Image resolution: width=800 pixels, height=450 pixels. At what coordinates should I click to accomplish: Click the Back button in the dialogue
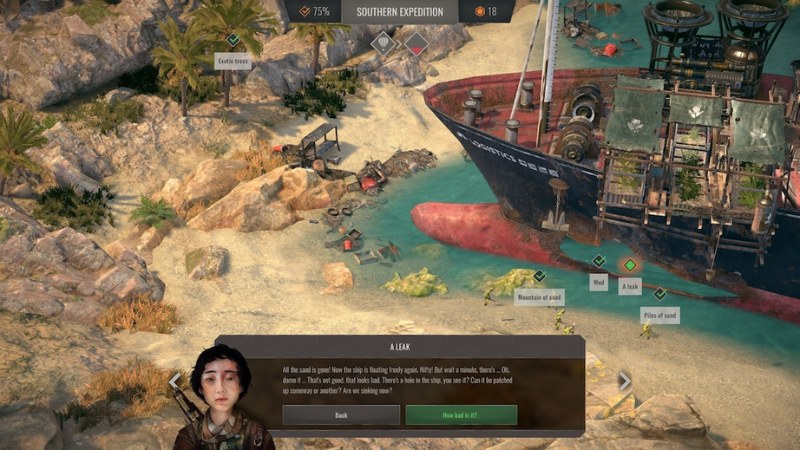[x=341, y=415]
